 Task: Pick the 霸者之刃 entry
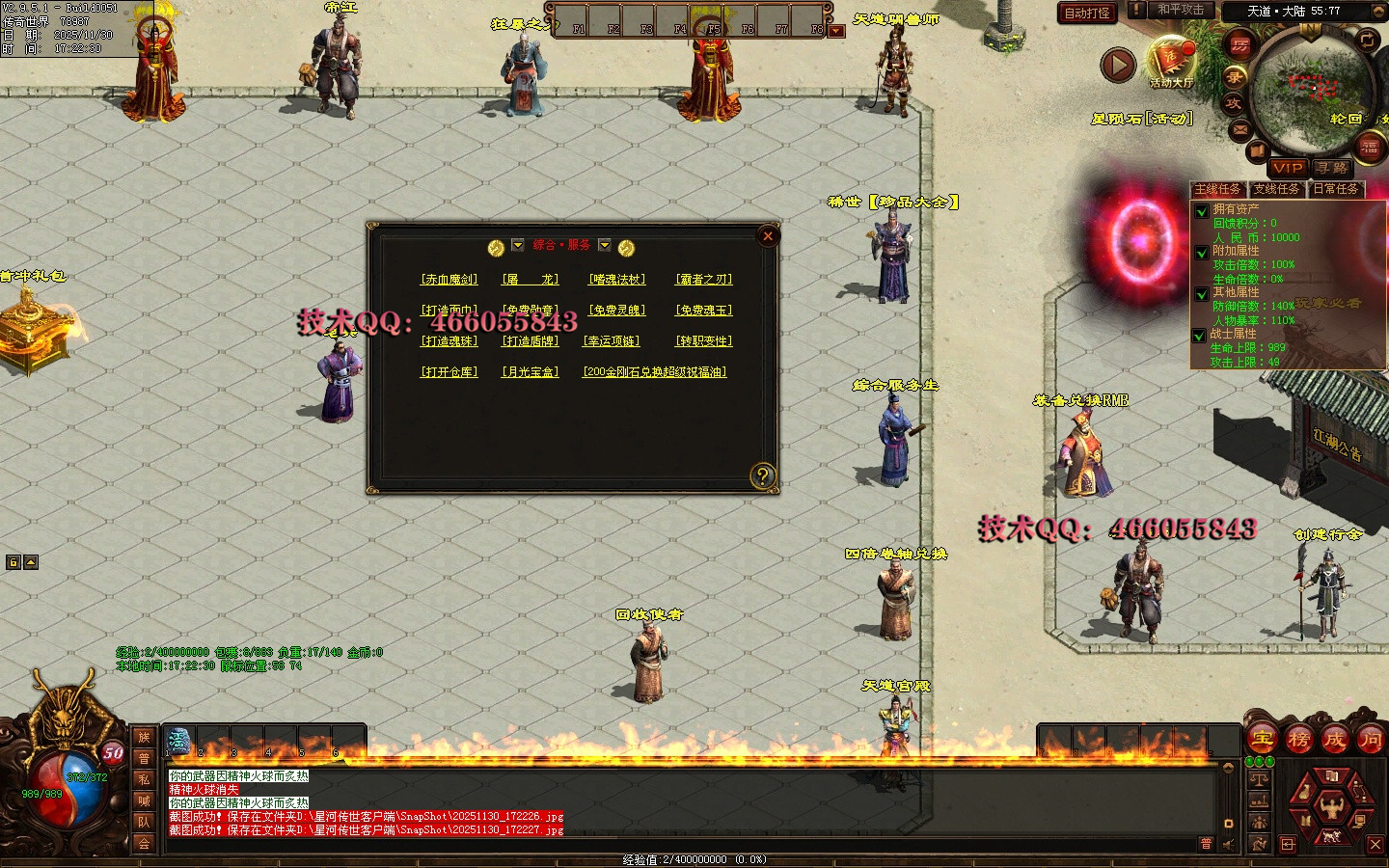click(703, 280)
